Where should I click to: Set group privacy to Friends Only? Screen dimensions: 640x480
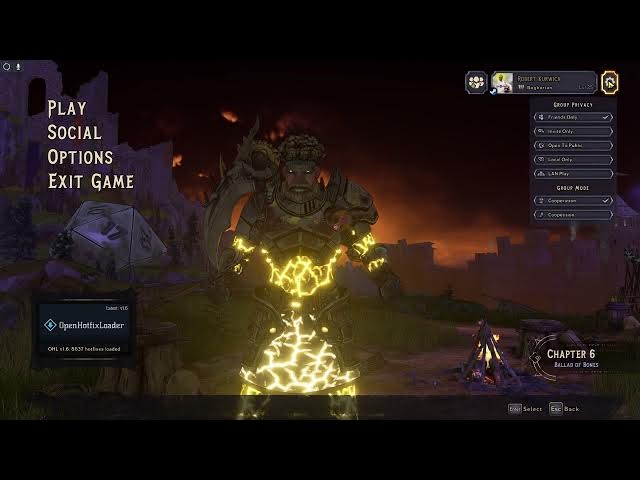[x=572, y=117]
